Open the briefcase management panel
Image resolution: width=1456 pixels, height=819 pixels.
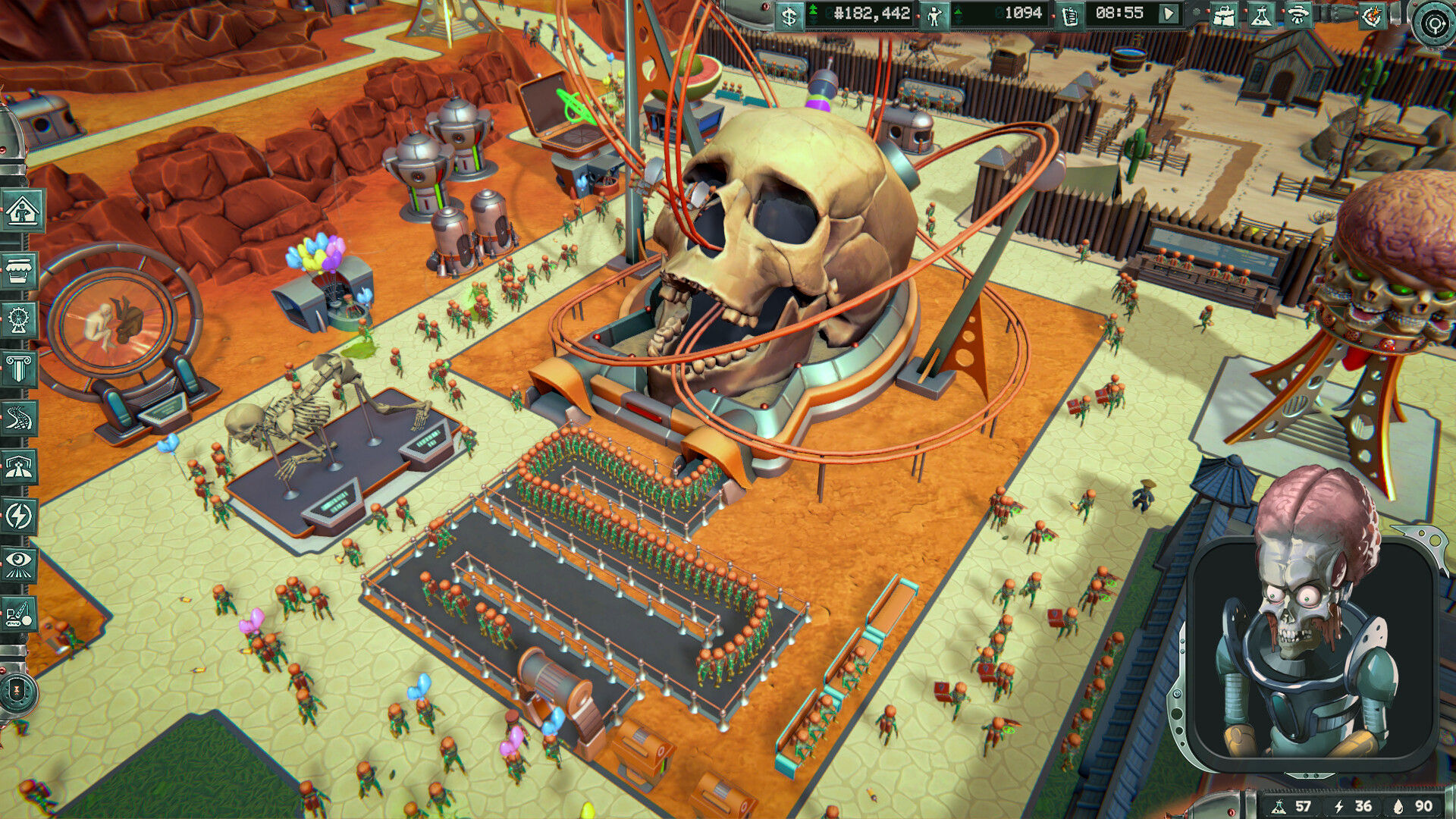[x=1226, y=17]
